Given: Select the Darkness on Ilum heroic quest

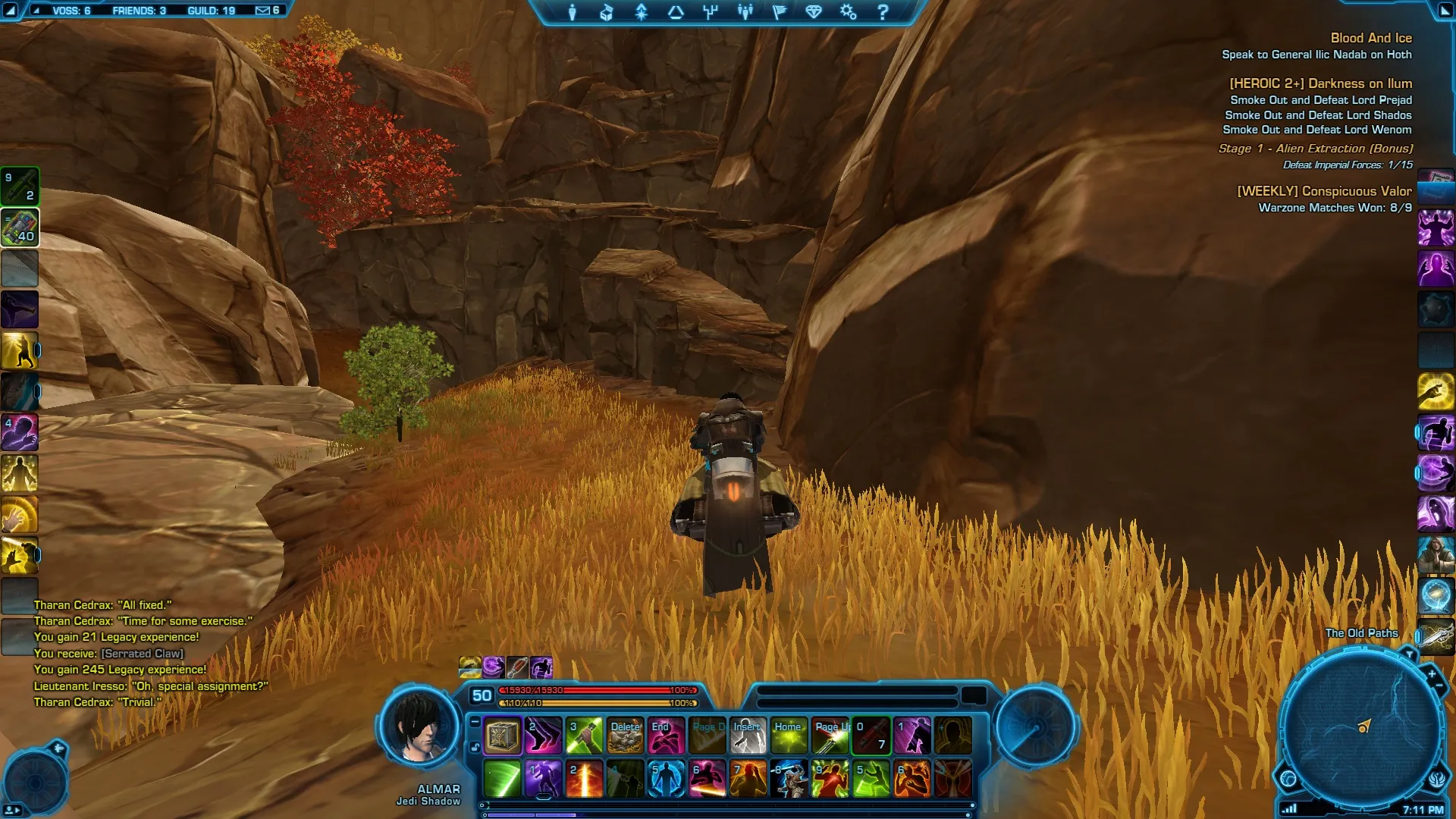Looking at the screenshot, I should [x=1320, y=83].
